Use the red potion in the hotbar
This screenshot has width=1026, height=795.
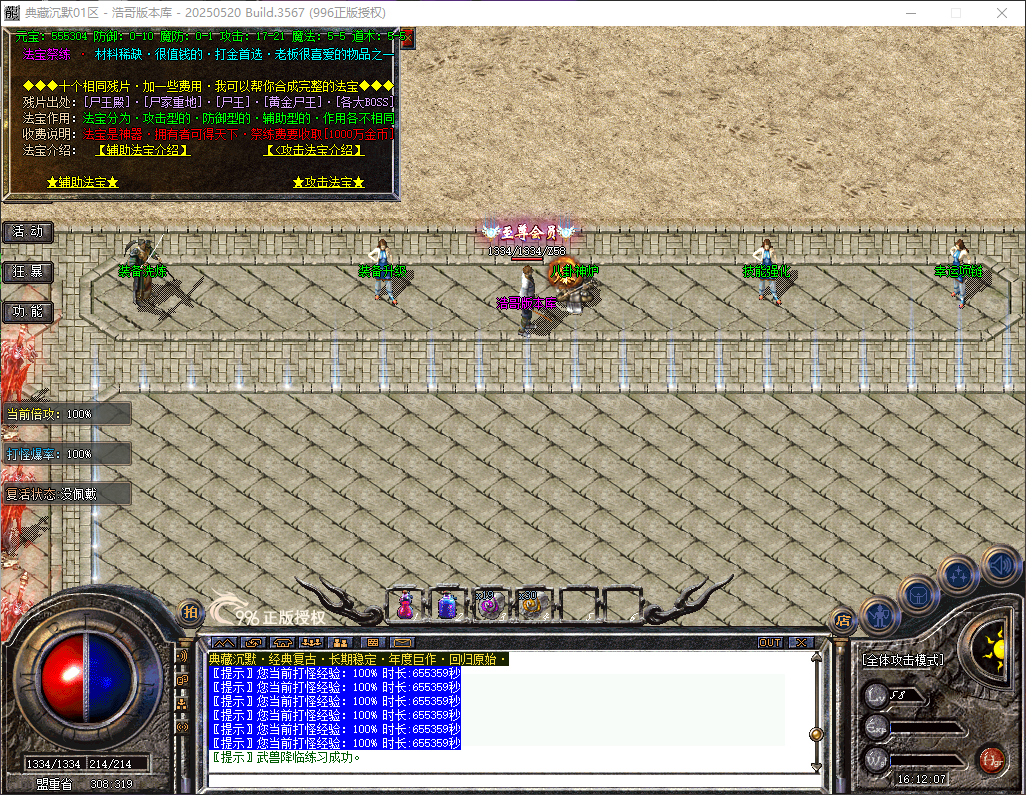(x=405, y=604)
